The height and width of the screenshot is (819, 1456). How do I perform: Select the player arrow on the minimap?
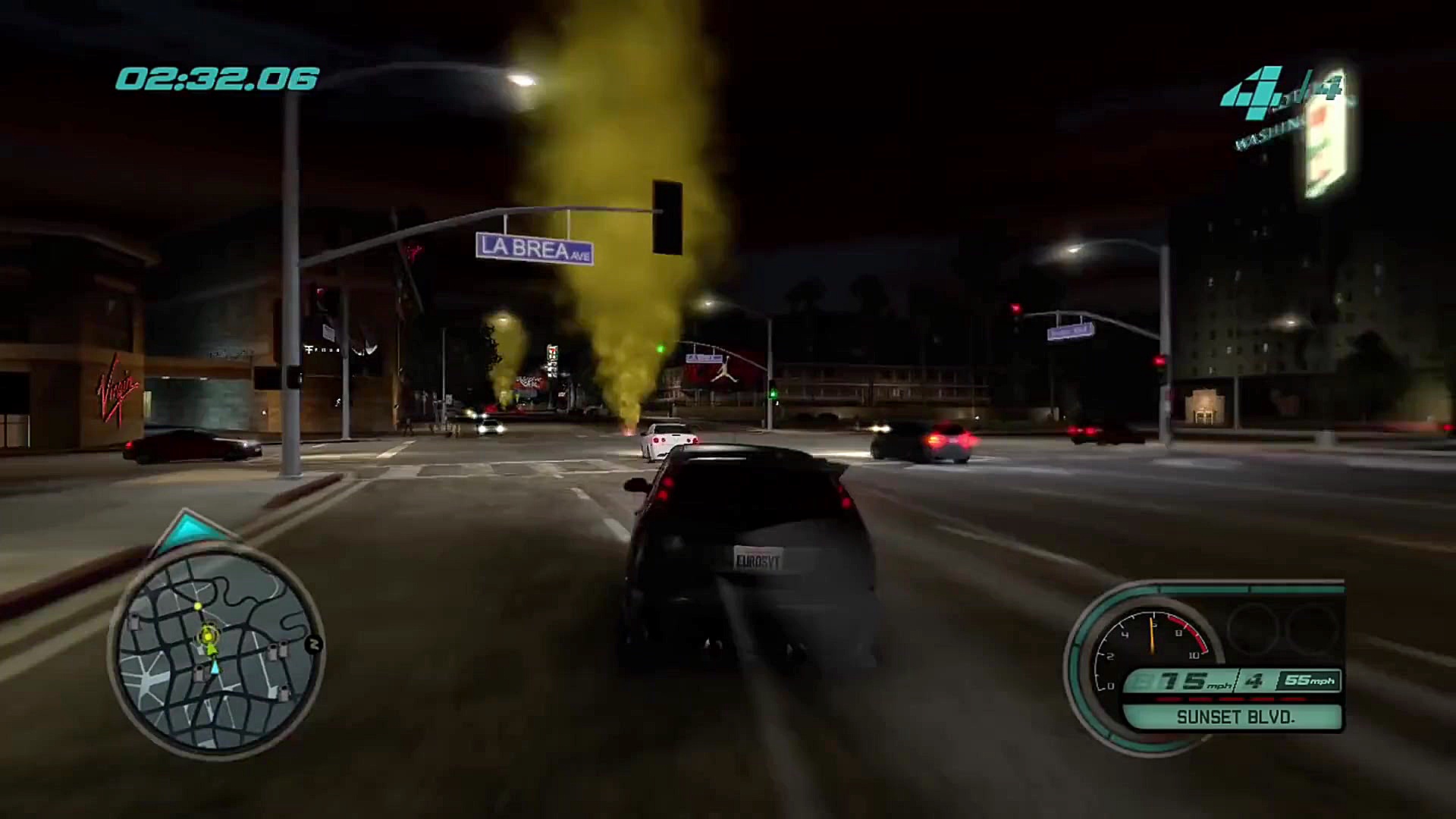[x=215, y=667]
